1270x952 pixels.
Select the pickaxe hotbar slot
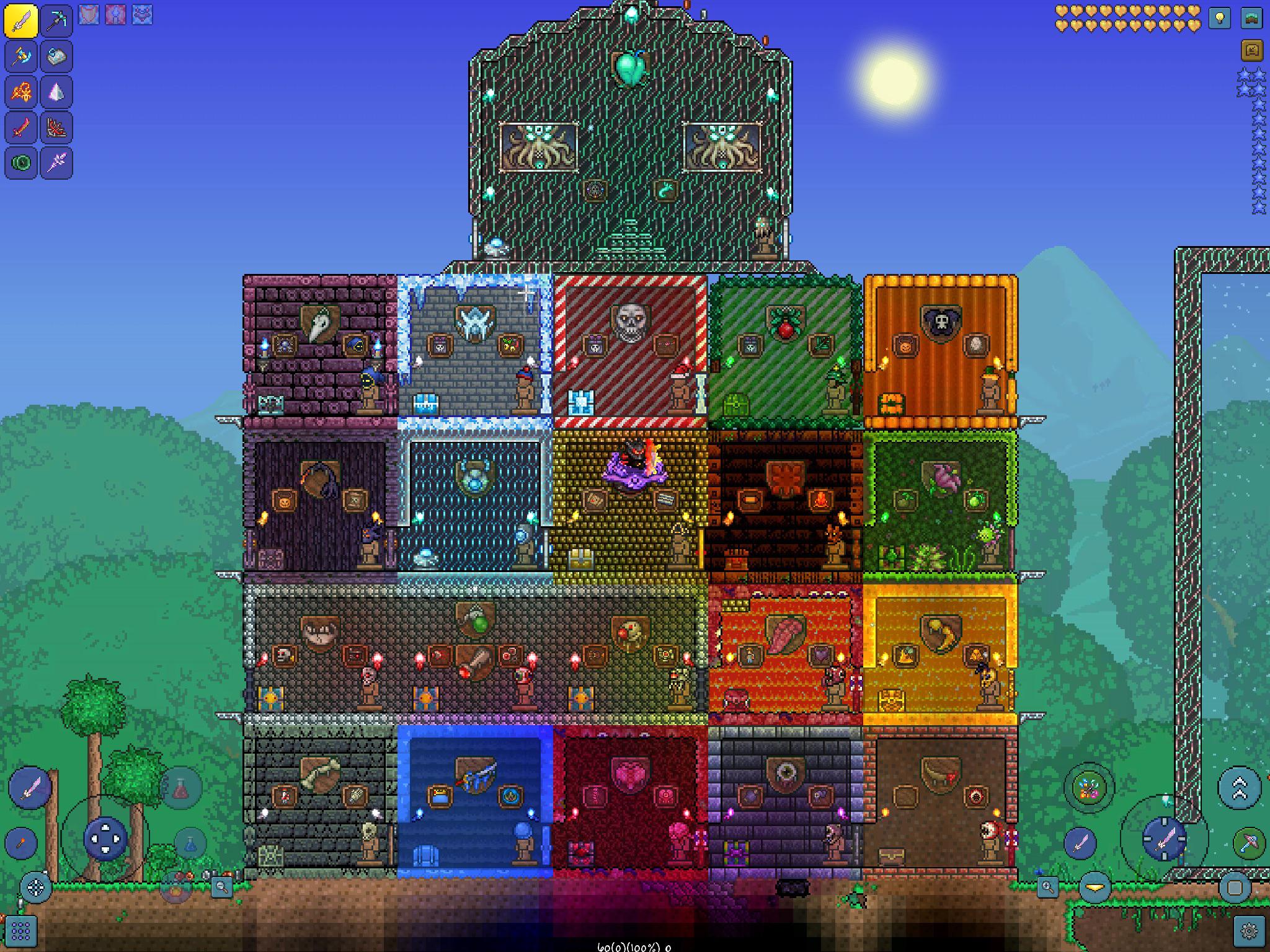56,22
